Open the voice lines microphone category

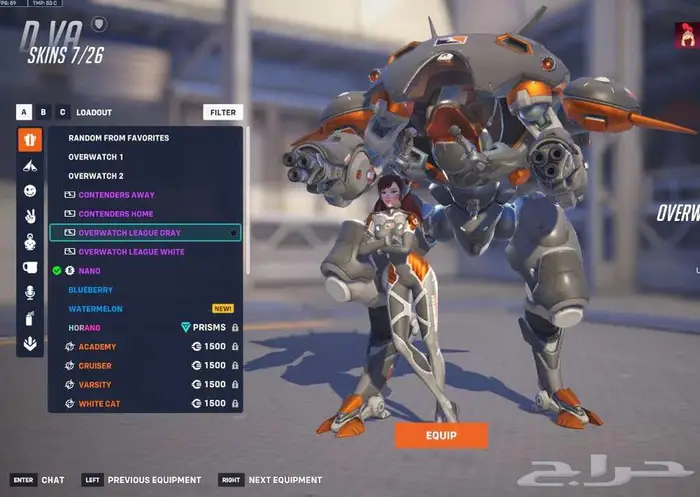(x=30, y=292)
